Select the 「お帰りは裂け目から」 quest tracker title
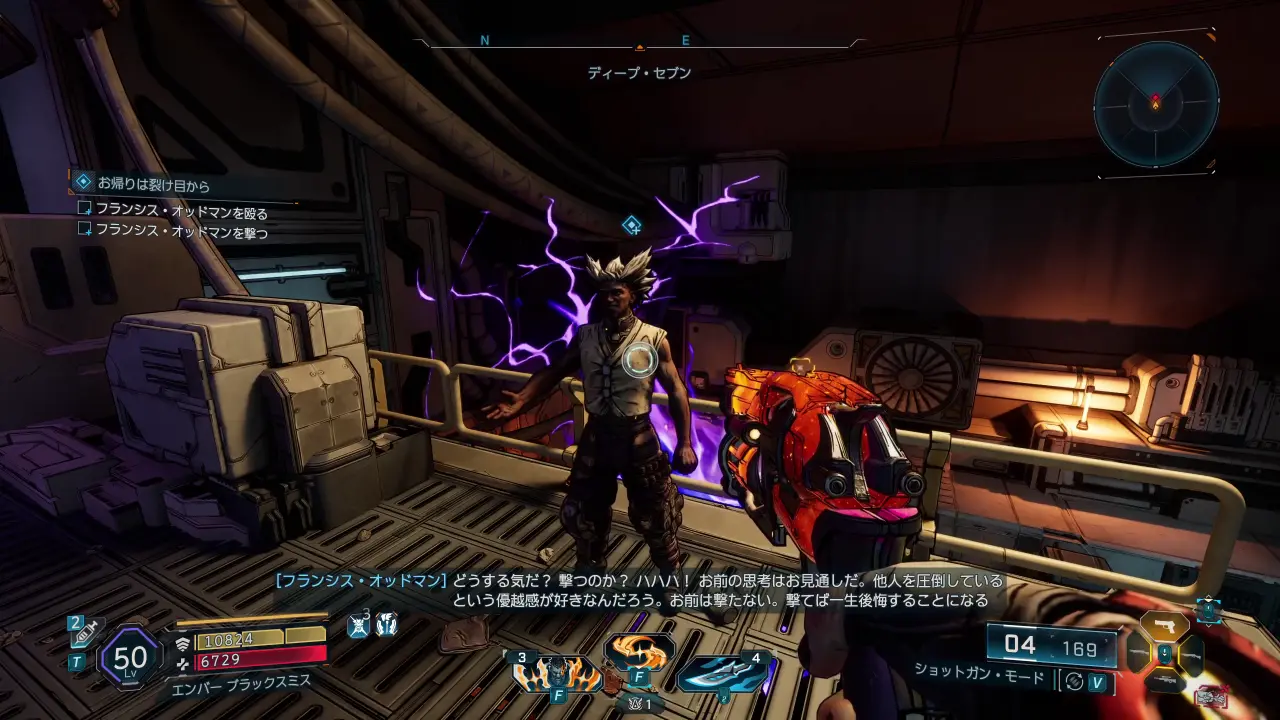 tap(153, 184)
